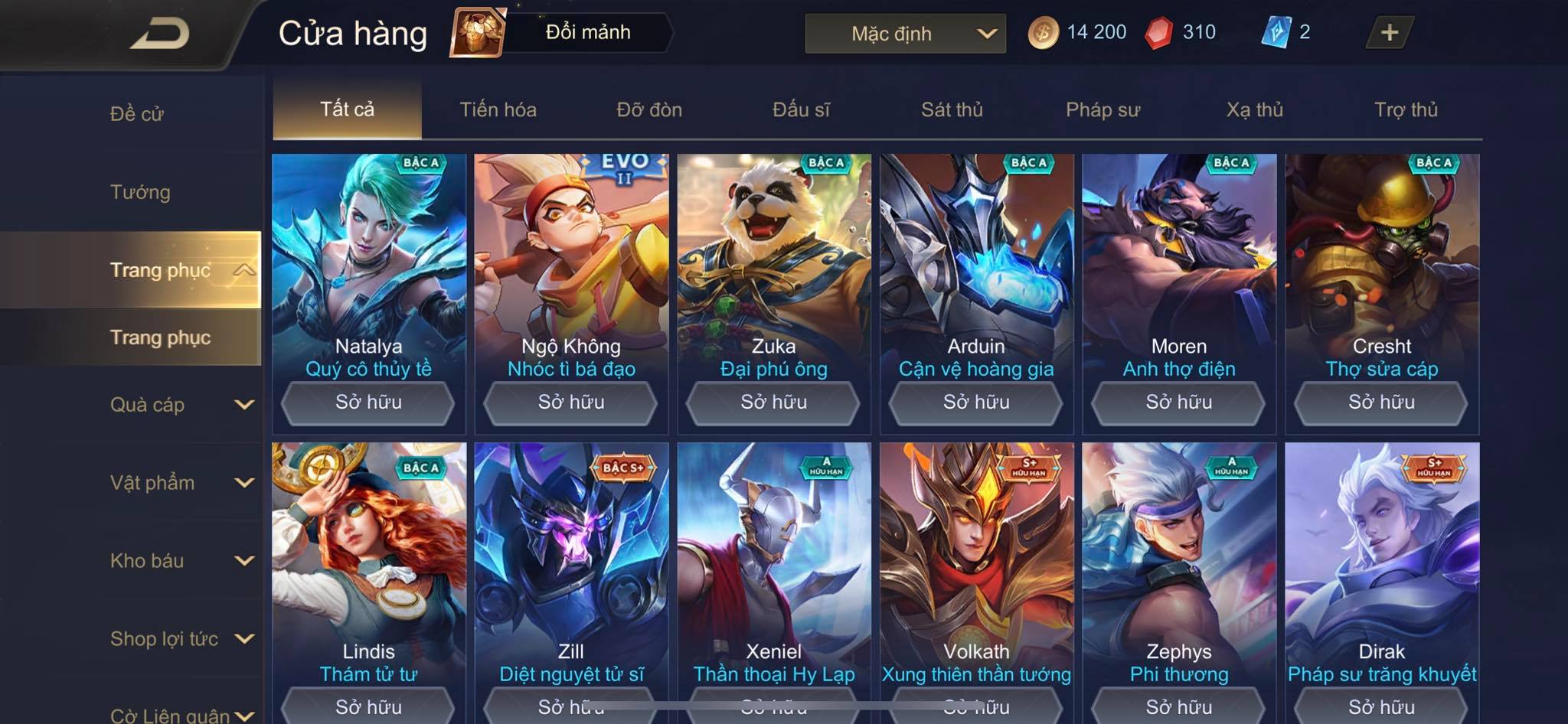This screenshot has height=724, width=1568.
Task: Filter skins by Sát thủ
Action: [x=952, y=109]
